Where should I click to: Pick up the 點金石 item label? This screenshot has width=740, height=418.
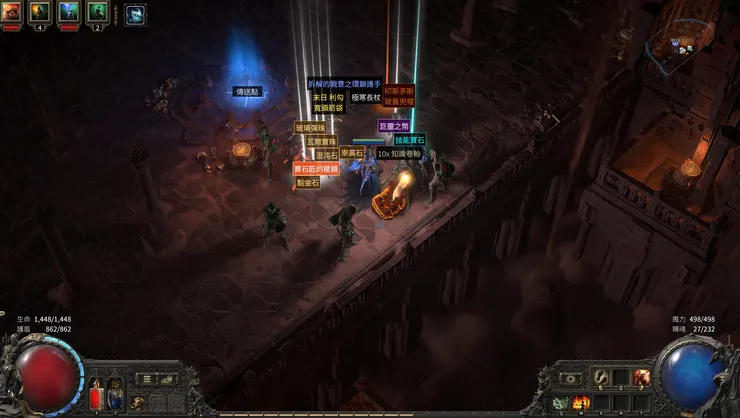tap(307, 183)
